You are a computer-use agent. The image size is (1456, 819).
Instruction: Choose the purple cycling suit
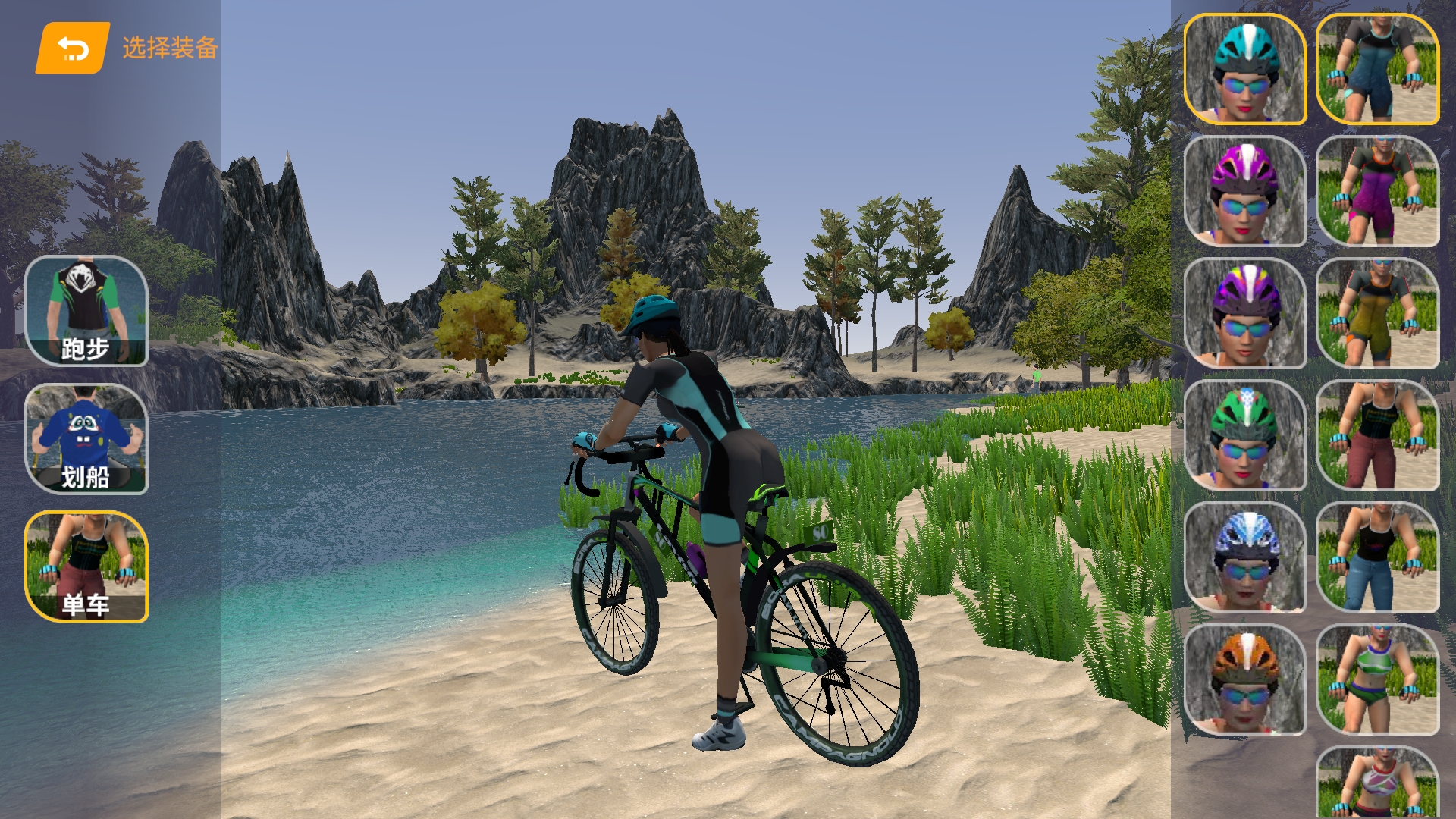click(x=1377, y=191)
